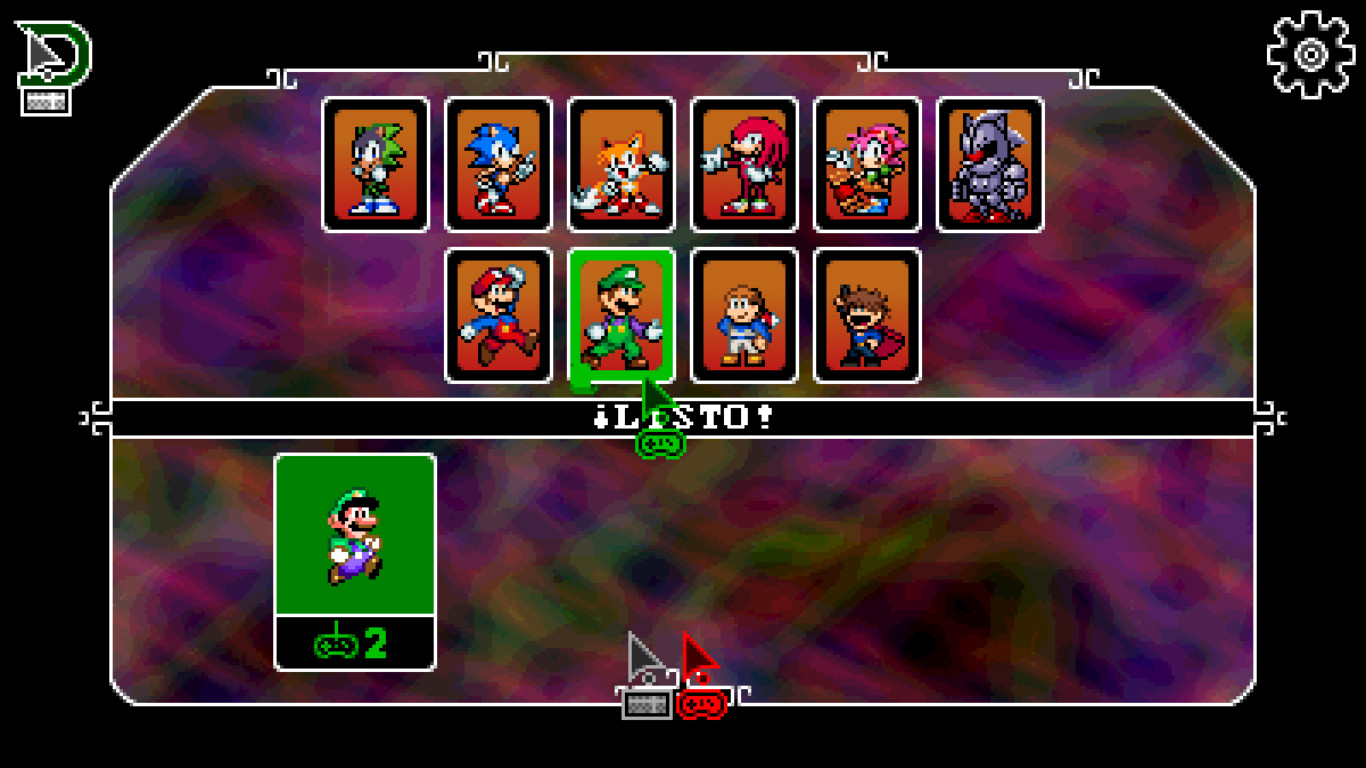Choose the caped character in the last slot
The image size is (1366, 768).
pos(864,318)
